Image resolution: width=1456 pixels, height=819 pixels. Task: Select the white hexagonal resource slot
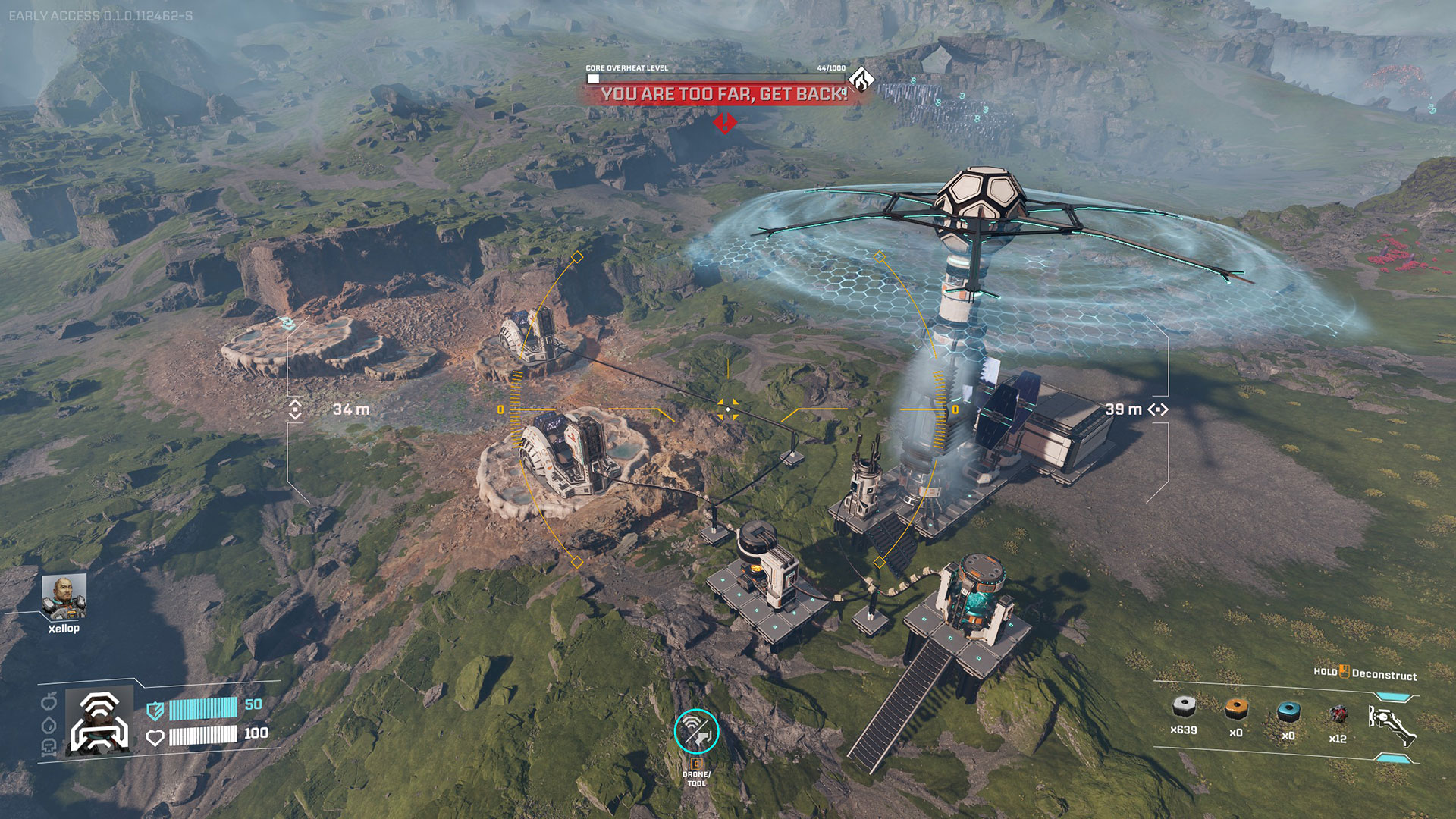coord(1183,708)
